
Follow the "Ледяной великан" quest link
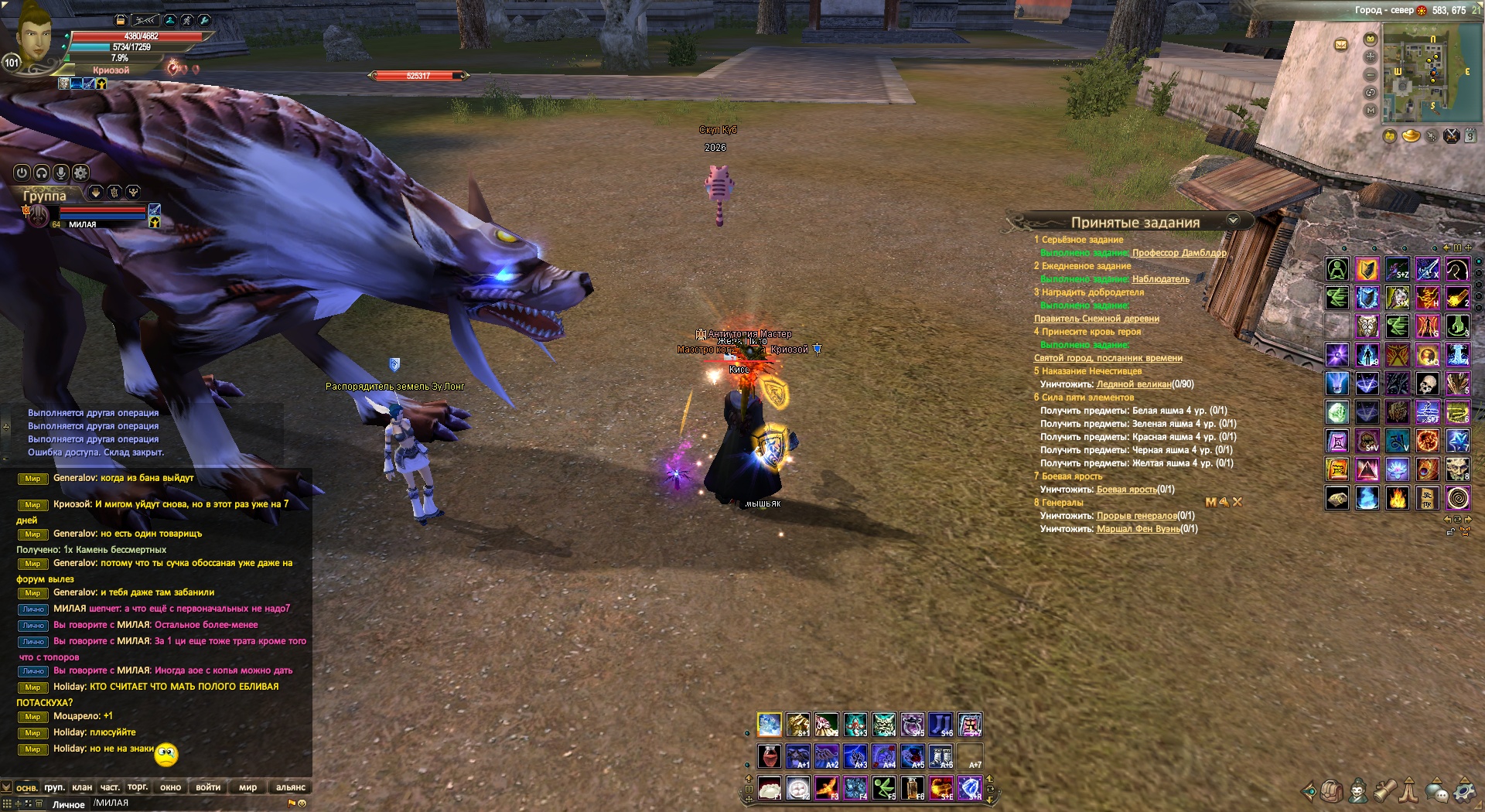pyautogui.click(x=1133, y=384)
